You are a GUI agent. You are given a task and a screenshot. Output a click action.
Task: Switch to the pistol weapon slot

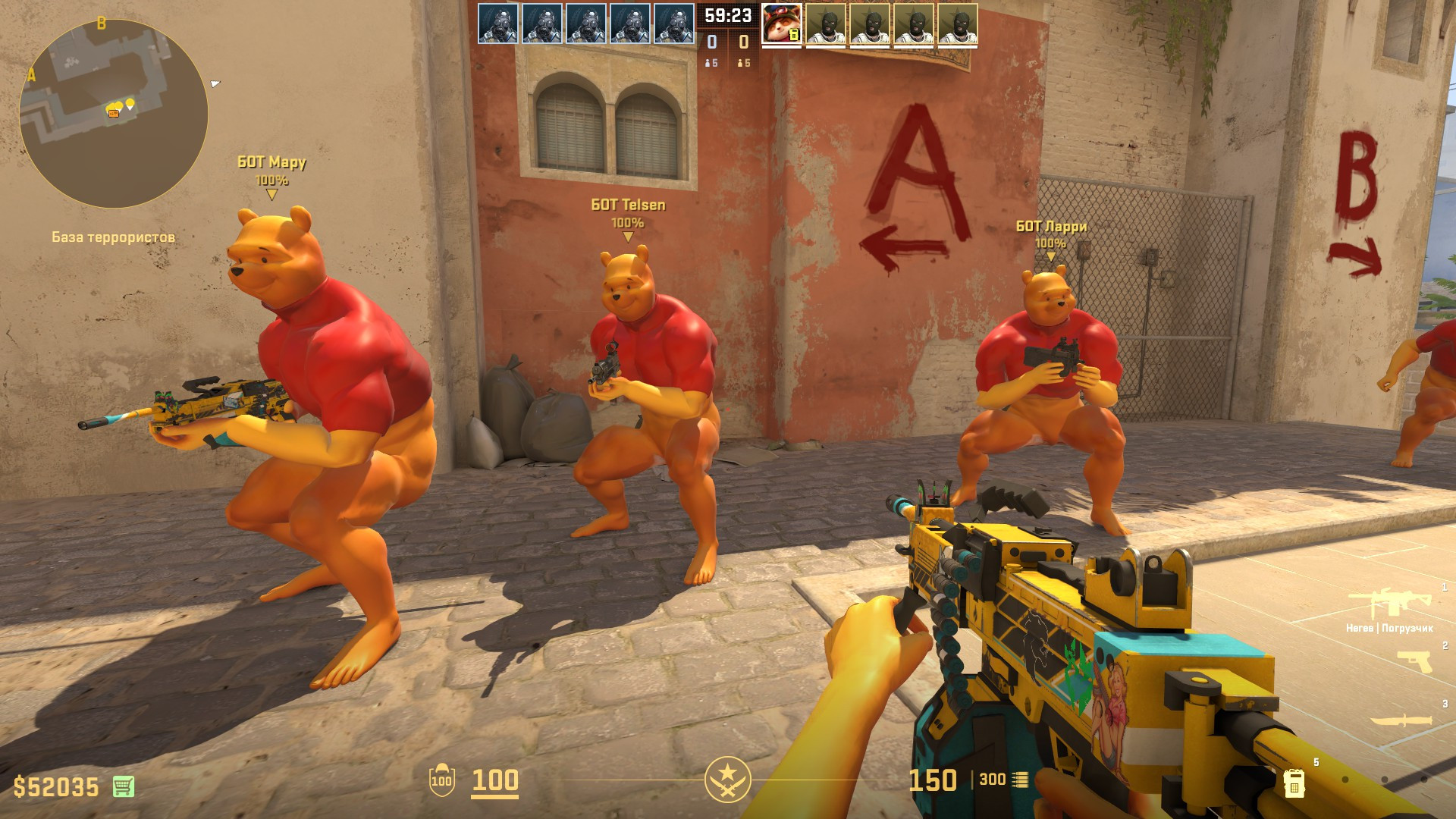pyautogui.click(x=1413, y=662)
